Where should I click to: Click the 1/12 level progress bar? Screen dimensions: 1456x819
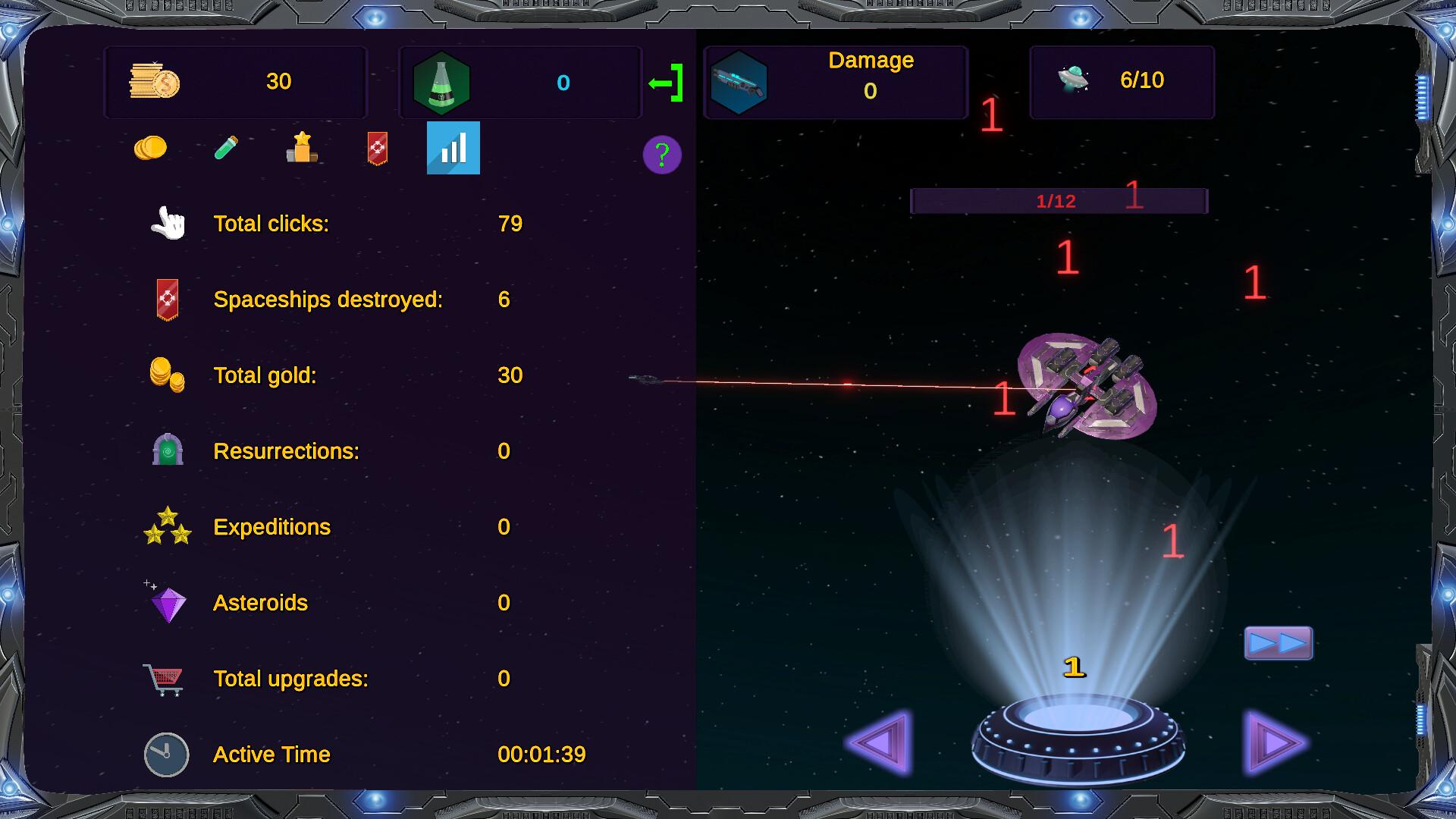coord(1059,200)
